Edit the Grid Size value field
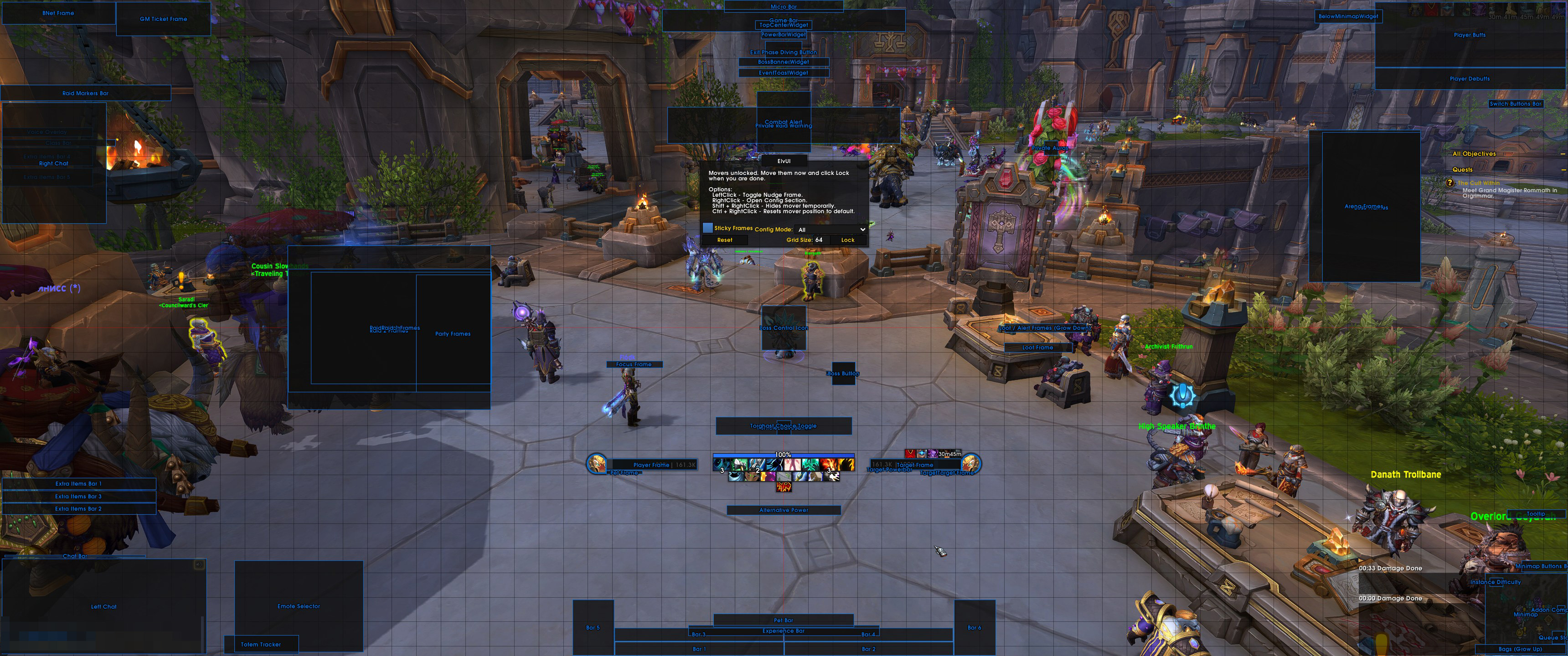The height and width of the screenshot is (656, 1568). tap(819, 241)
